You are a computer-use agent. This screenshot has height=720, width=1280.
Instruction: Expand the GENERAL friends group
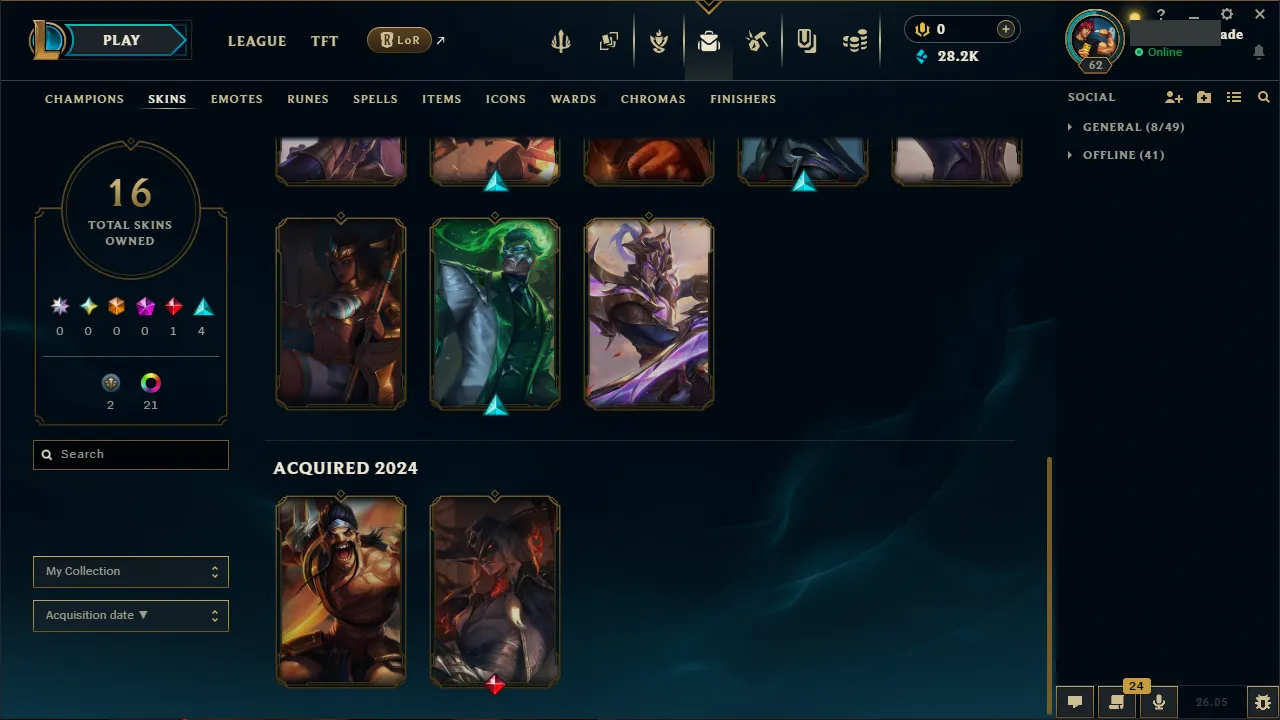coord(1133,127)
